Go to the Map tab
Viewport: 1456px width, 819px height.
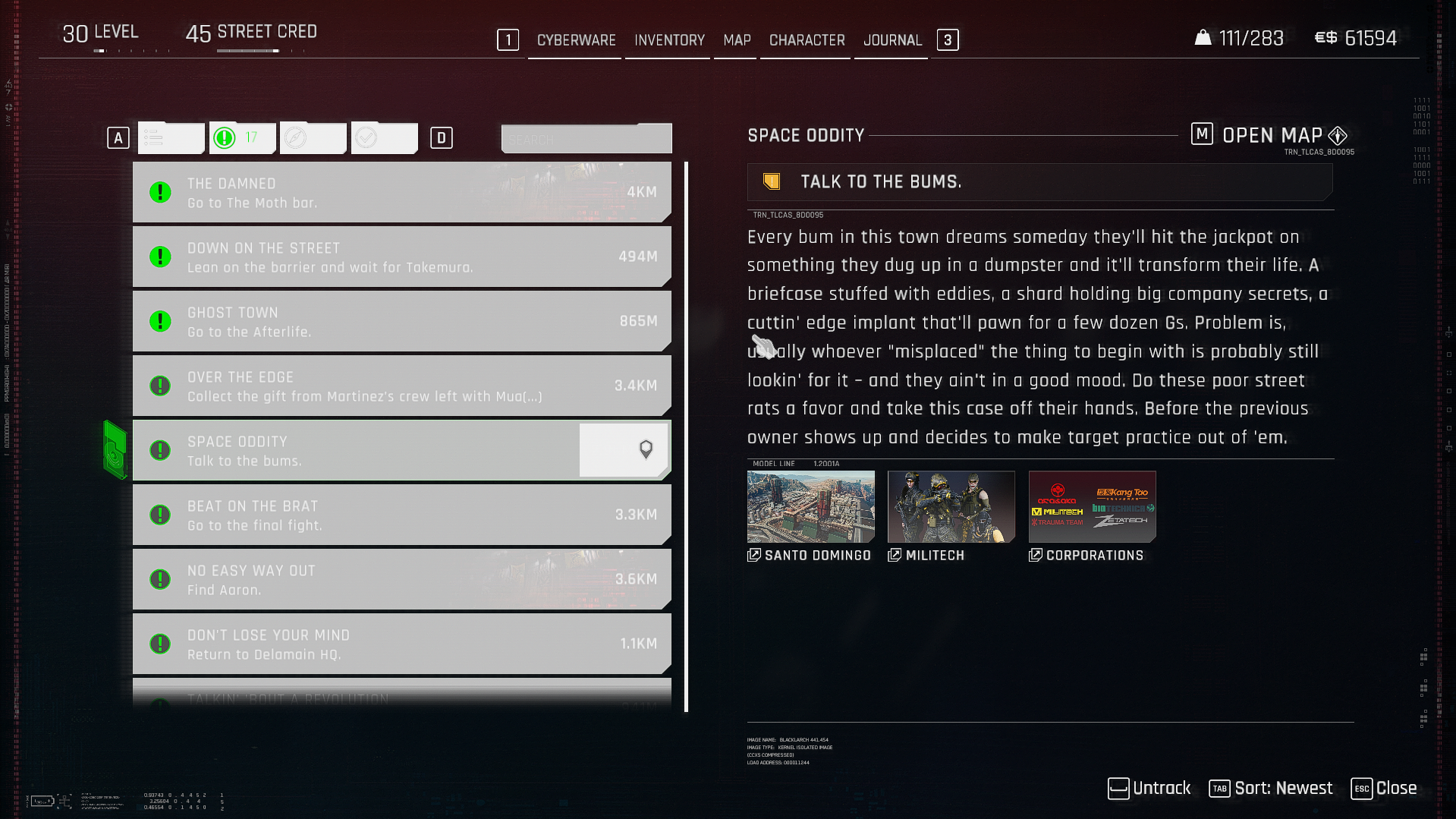click(737, 40)
